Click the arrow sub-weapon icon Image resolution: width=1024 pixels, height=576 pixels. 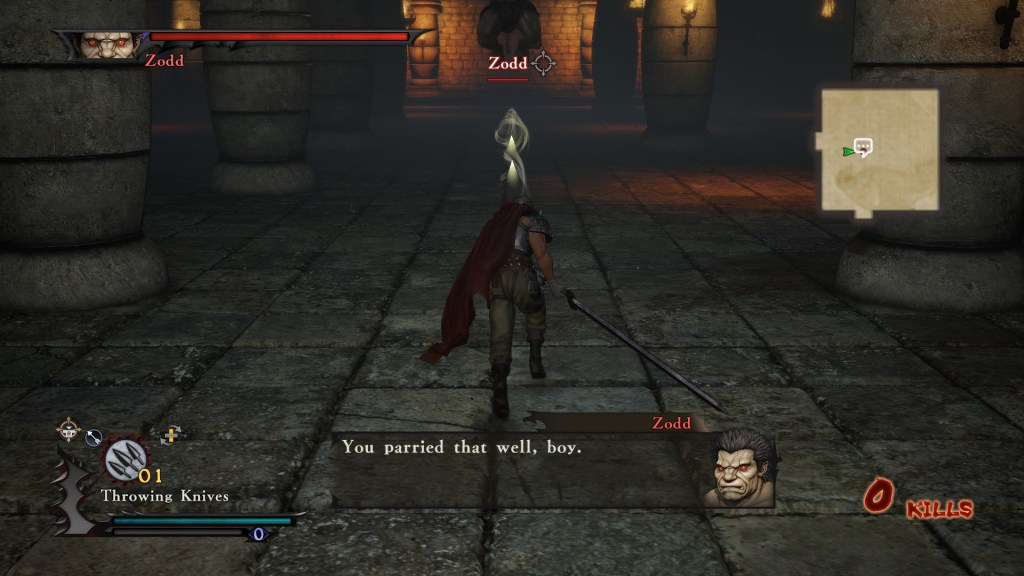coord(94,436)
